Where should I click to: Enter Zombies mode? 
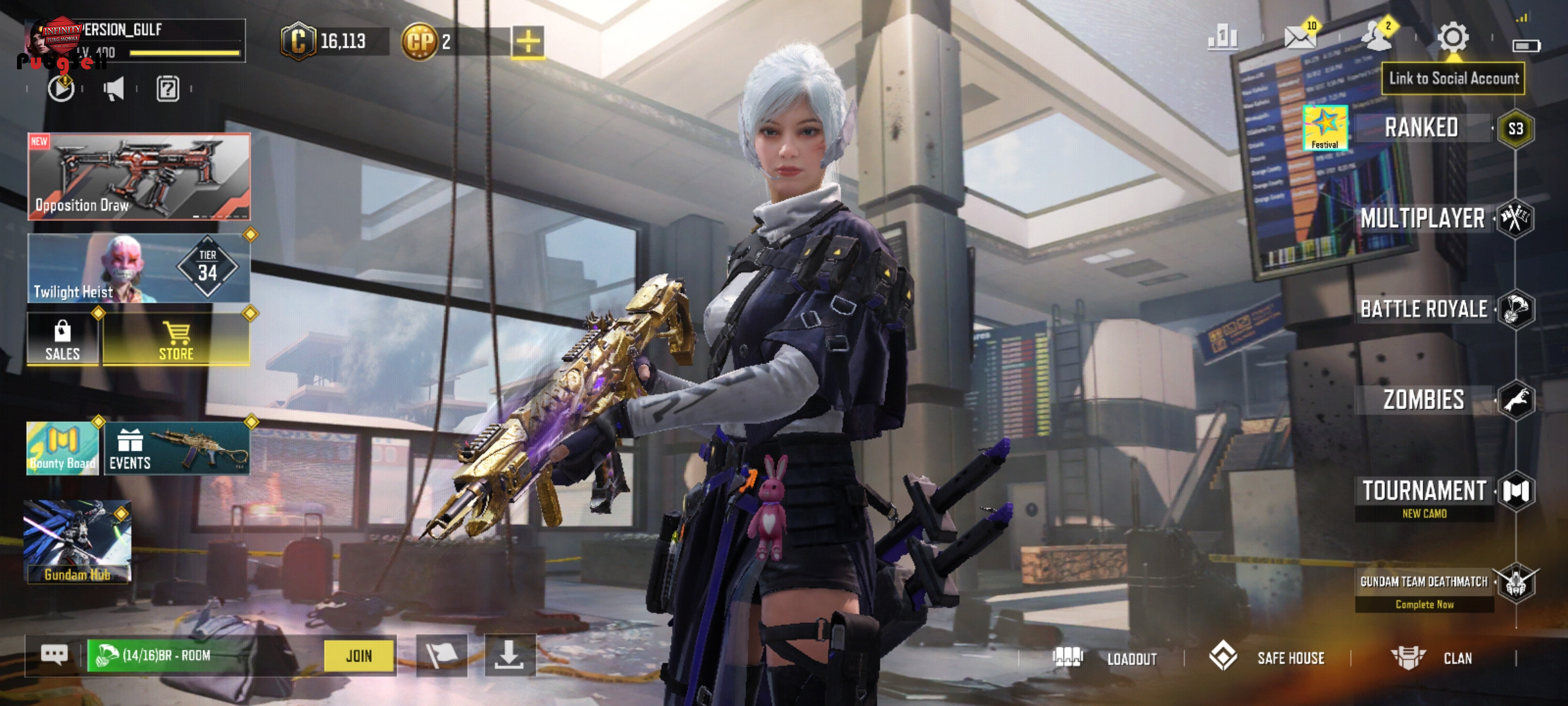tap(1424, 399)
